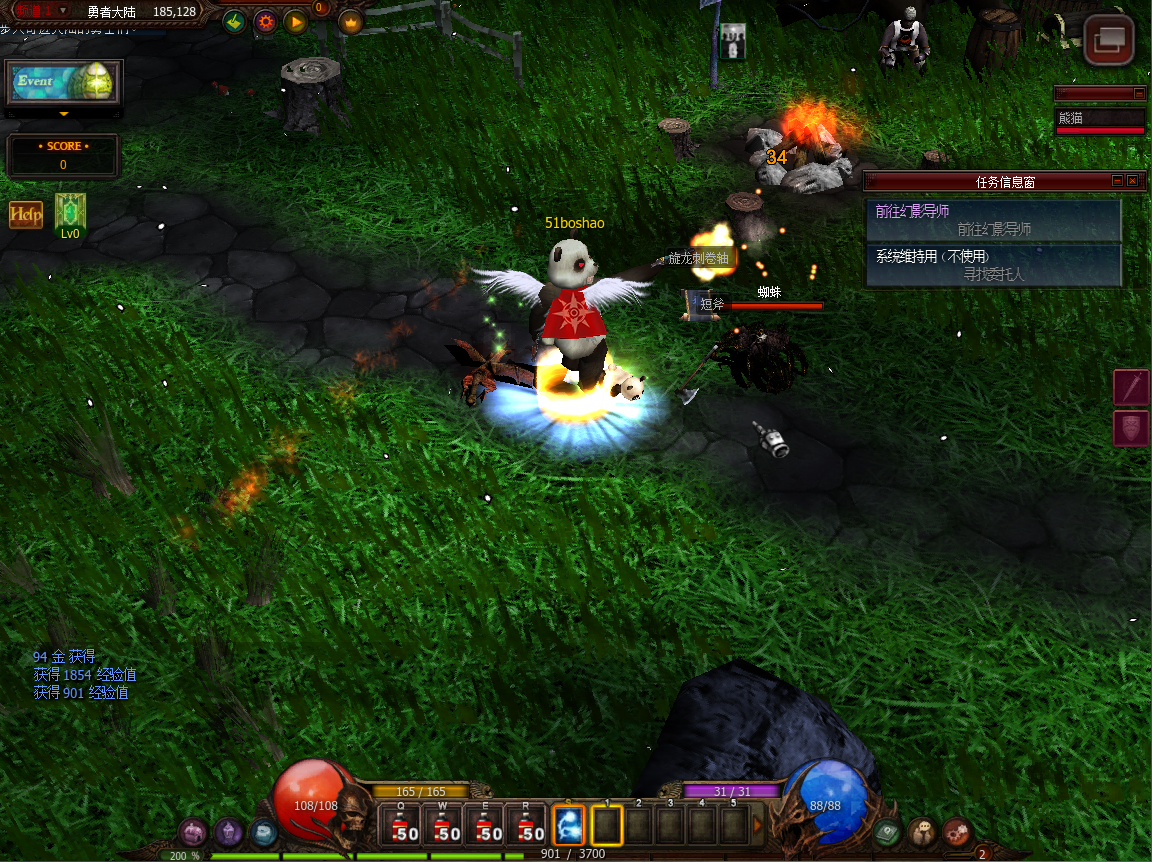Use the red potion in slot Q
1152x862 pixels.
pyautogui.click(x=402, y=827)
